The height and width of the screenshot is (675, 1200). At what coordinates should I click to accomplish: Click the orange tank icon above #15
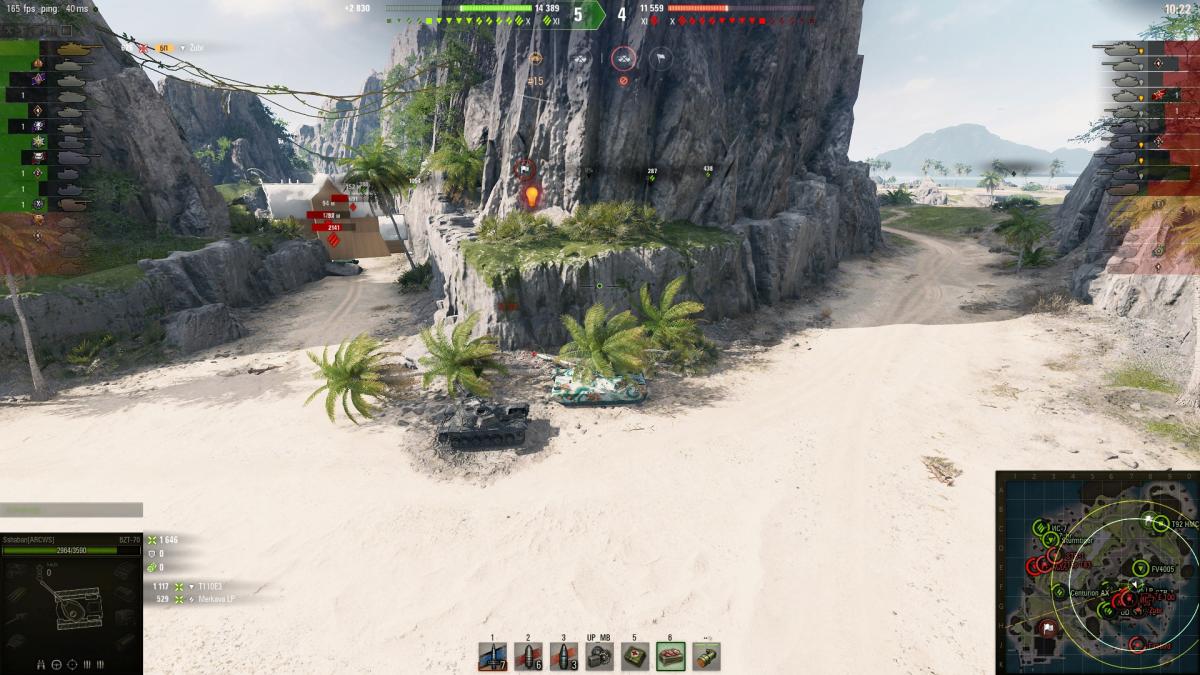point(535,59)
